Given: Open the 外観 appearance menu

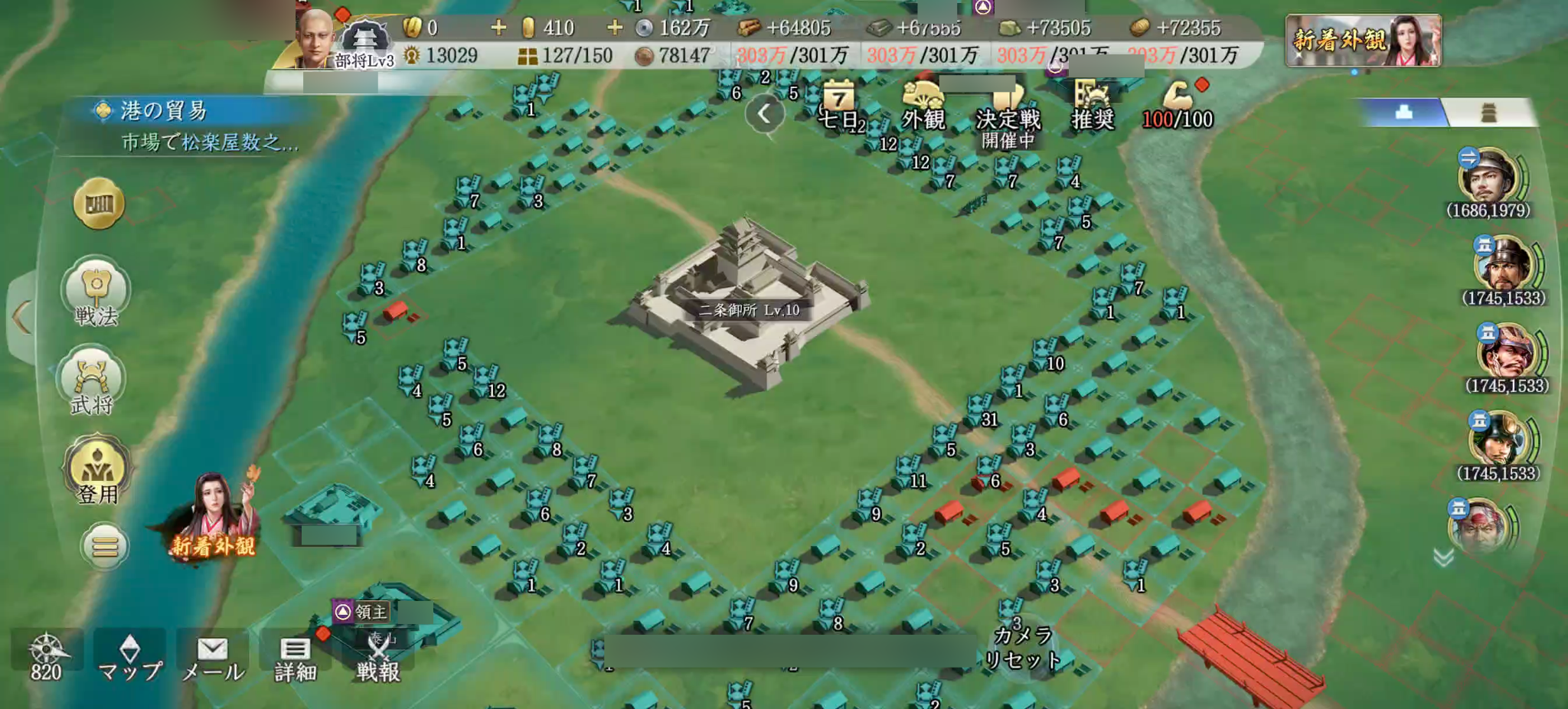Looking at the screenshot, I should pos(923,106).
